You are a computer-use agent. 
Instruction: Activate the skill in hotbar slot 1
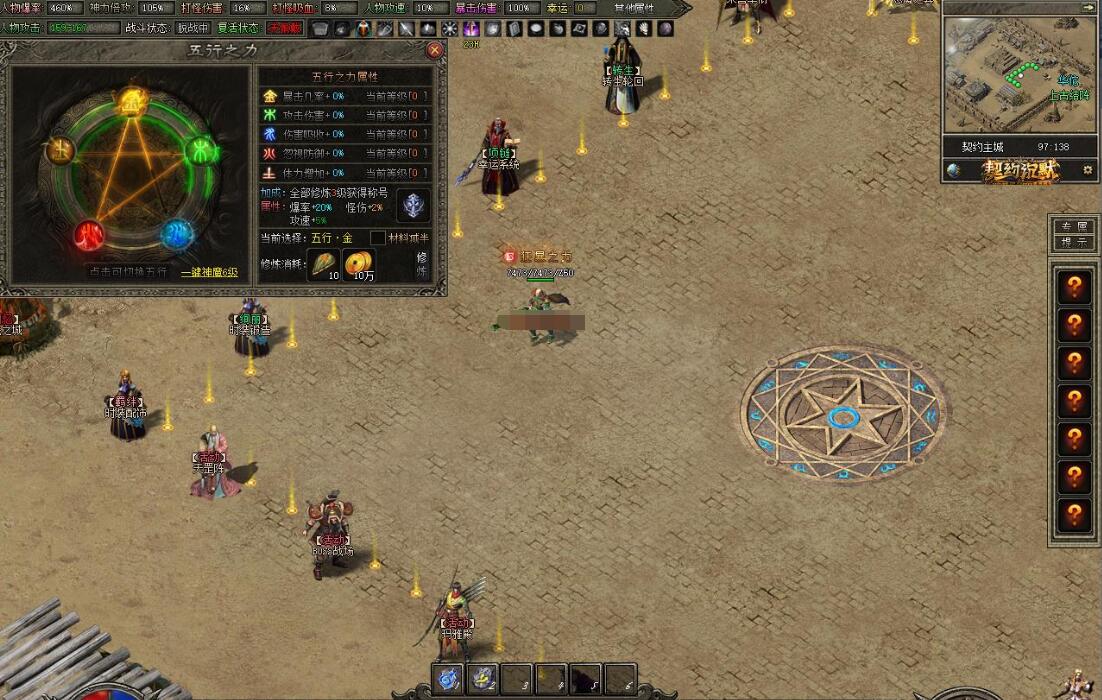(x=449, y=677)
